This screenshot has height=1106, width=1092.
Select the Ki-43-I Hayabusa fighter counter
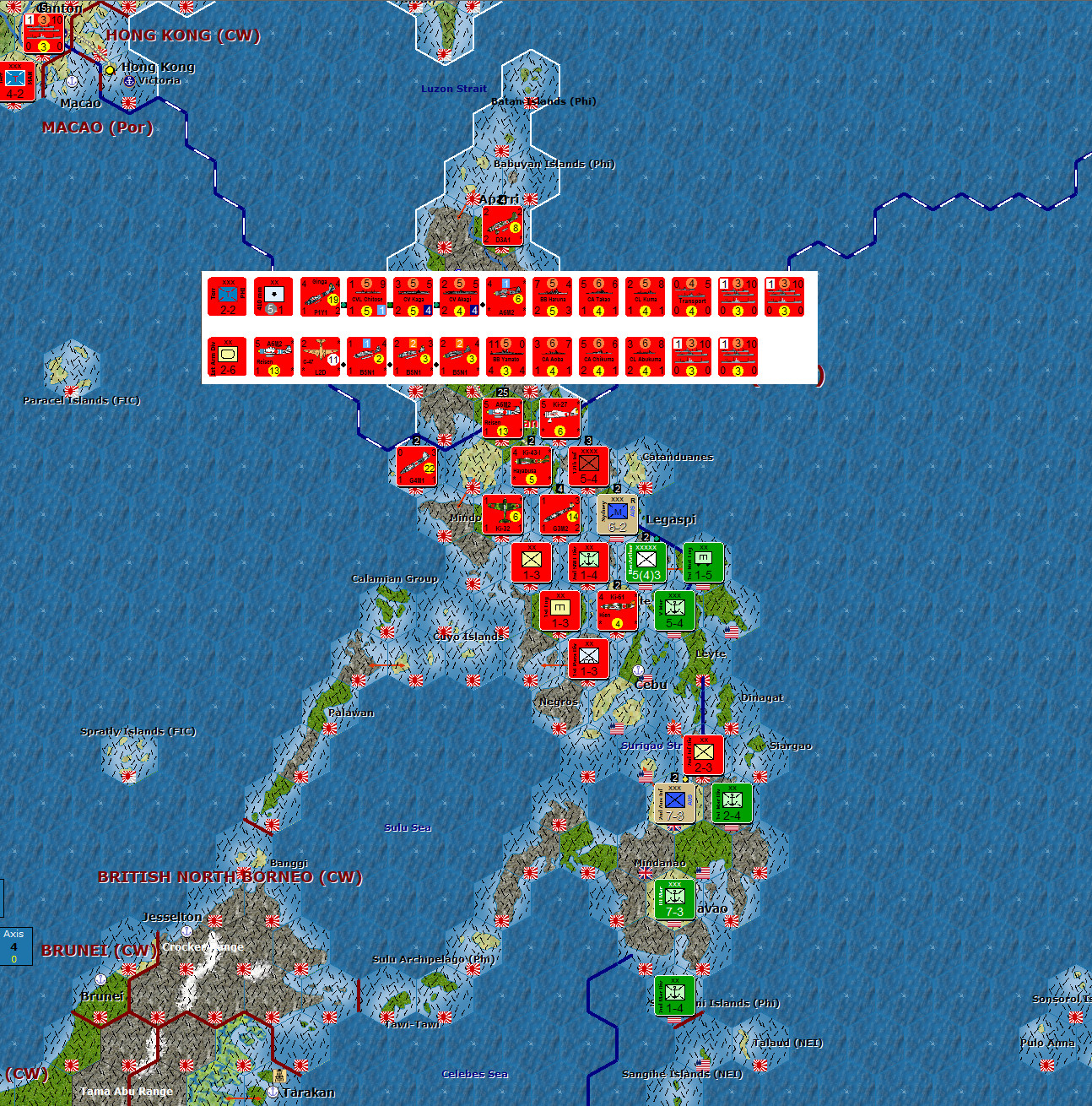[x=531, y=464]
